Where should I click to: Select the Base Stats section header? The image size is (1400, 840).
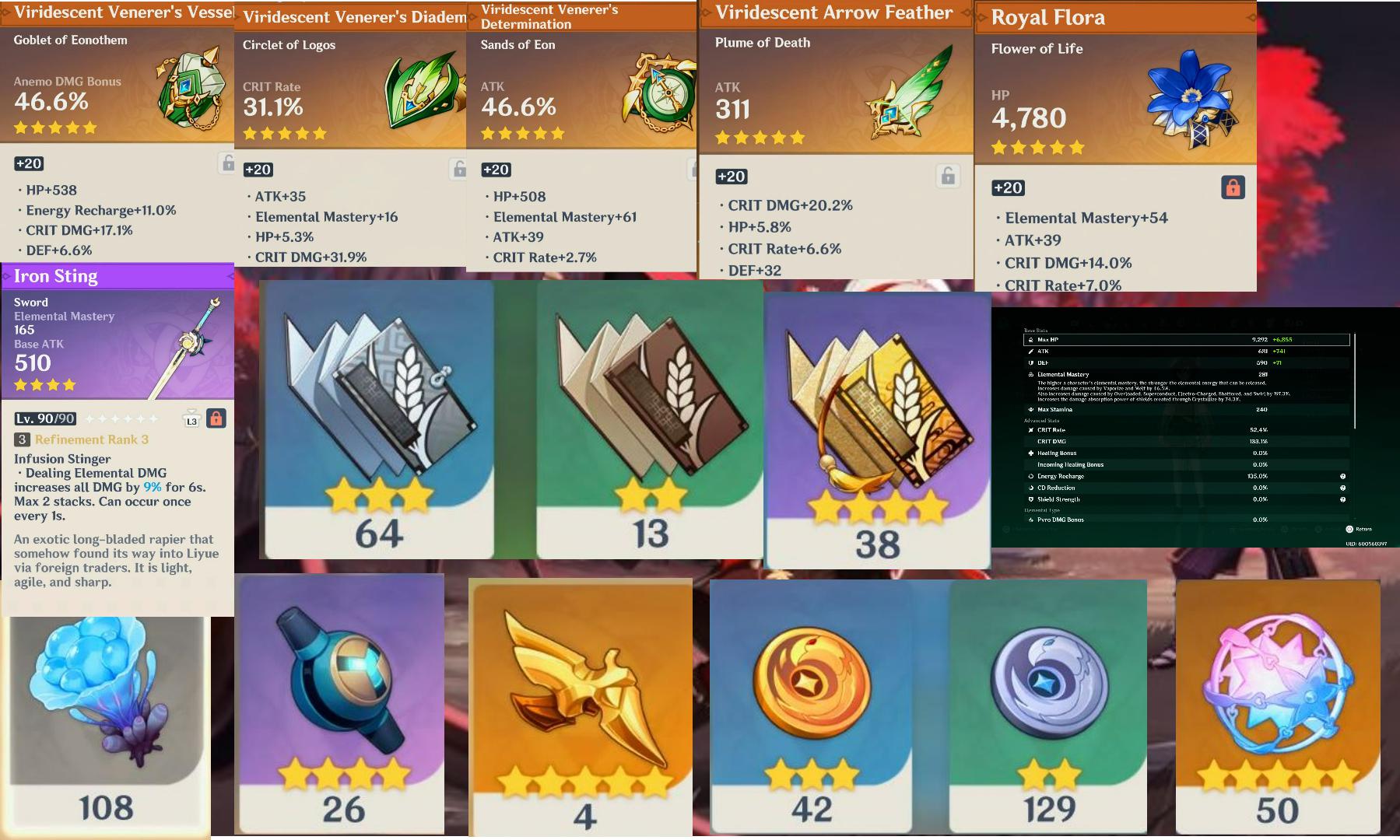coord(1035,330)
